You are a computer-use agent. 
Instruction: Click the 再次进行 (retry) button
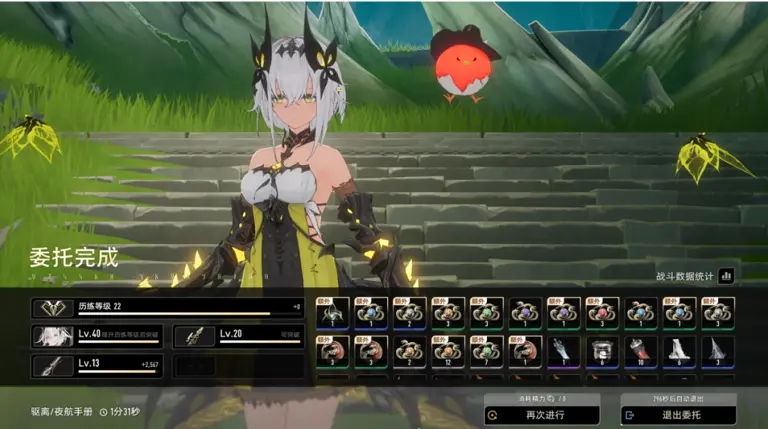pos(541,414)
